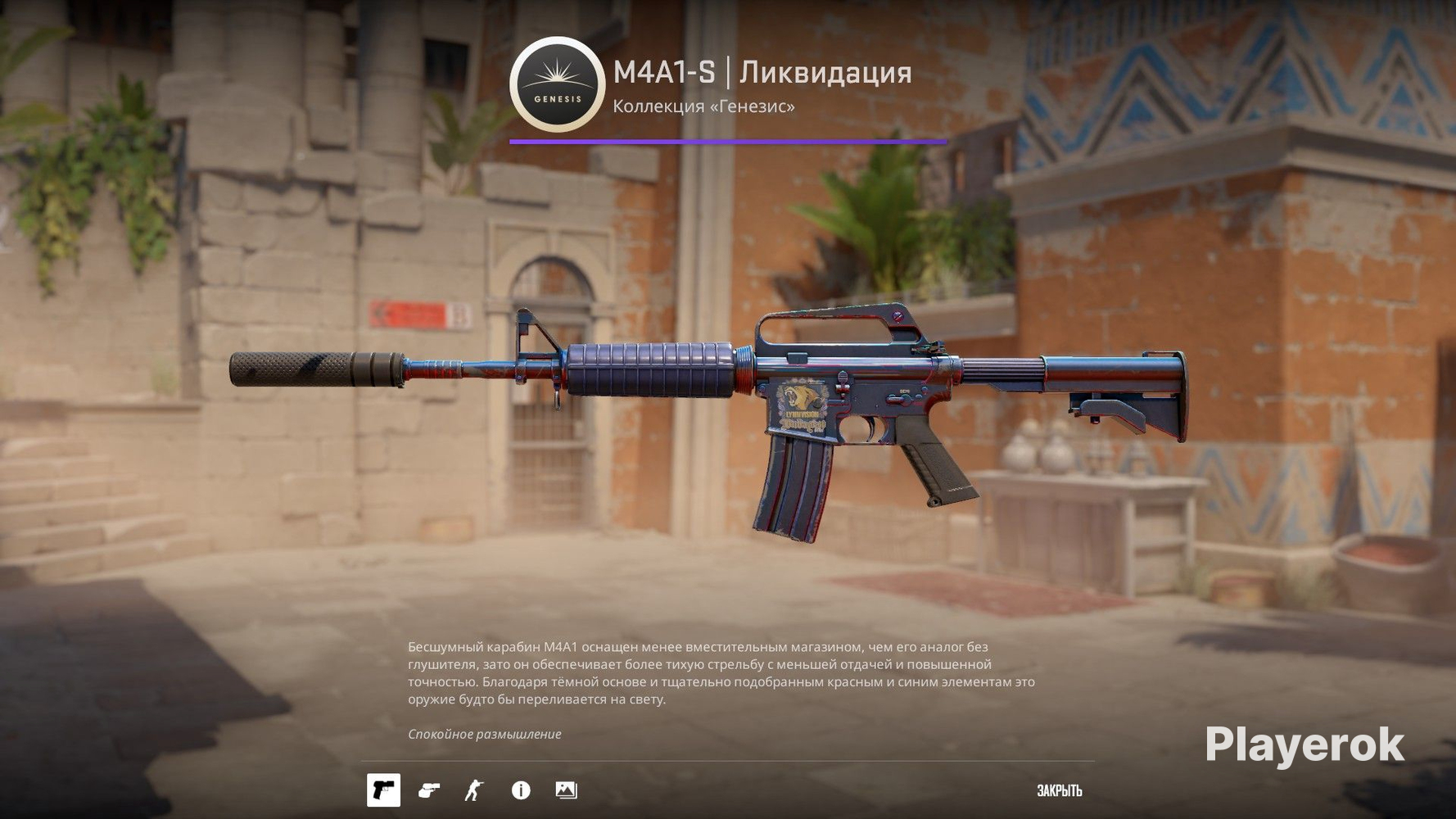Select the weapon view pistol icon

pyautogui.click(x=383, y=790)
